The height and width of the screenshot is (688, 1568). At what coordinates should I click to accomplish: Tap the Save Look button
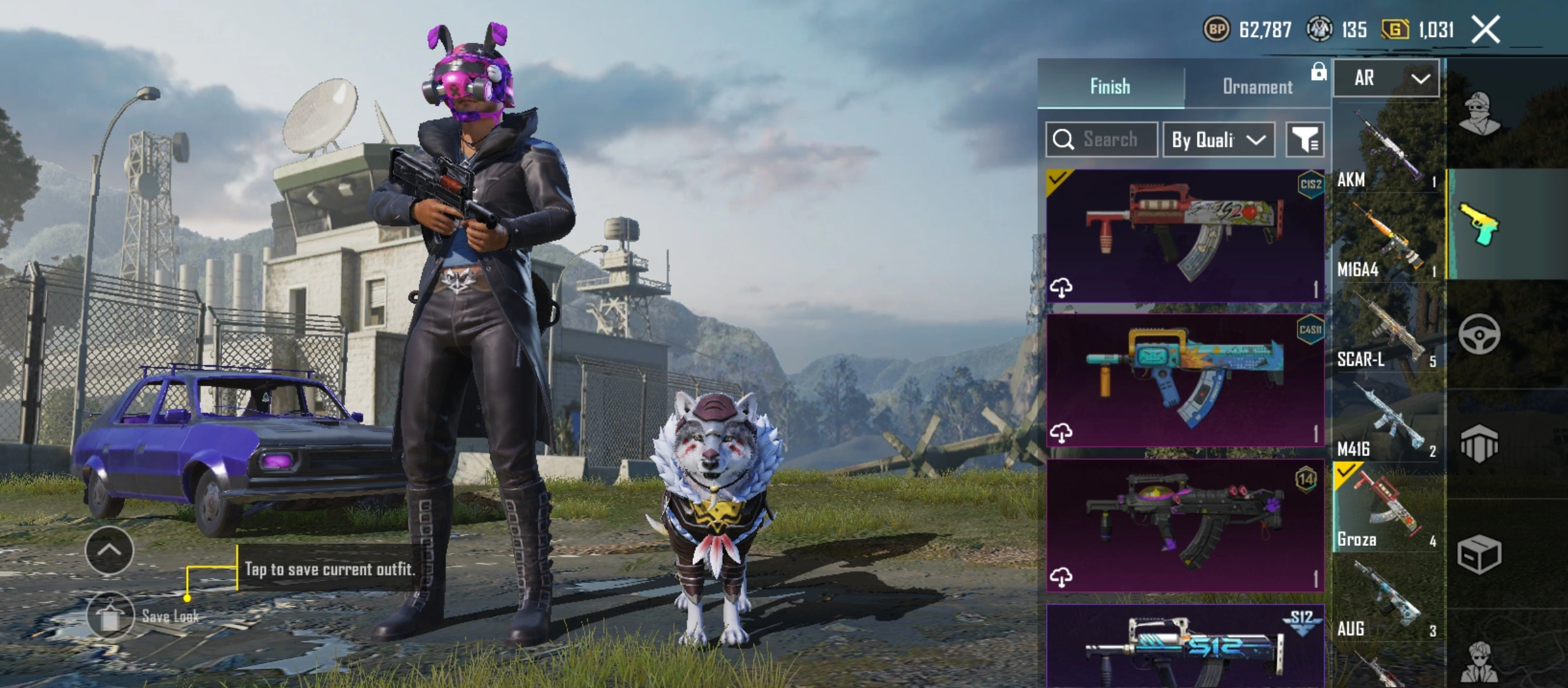(112, 615)
